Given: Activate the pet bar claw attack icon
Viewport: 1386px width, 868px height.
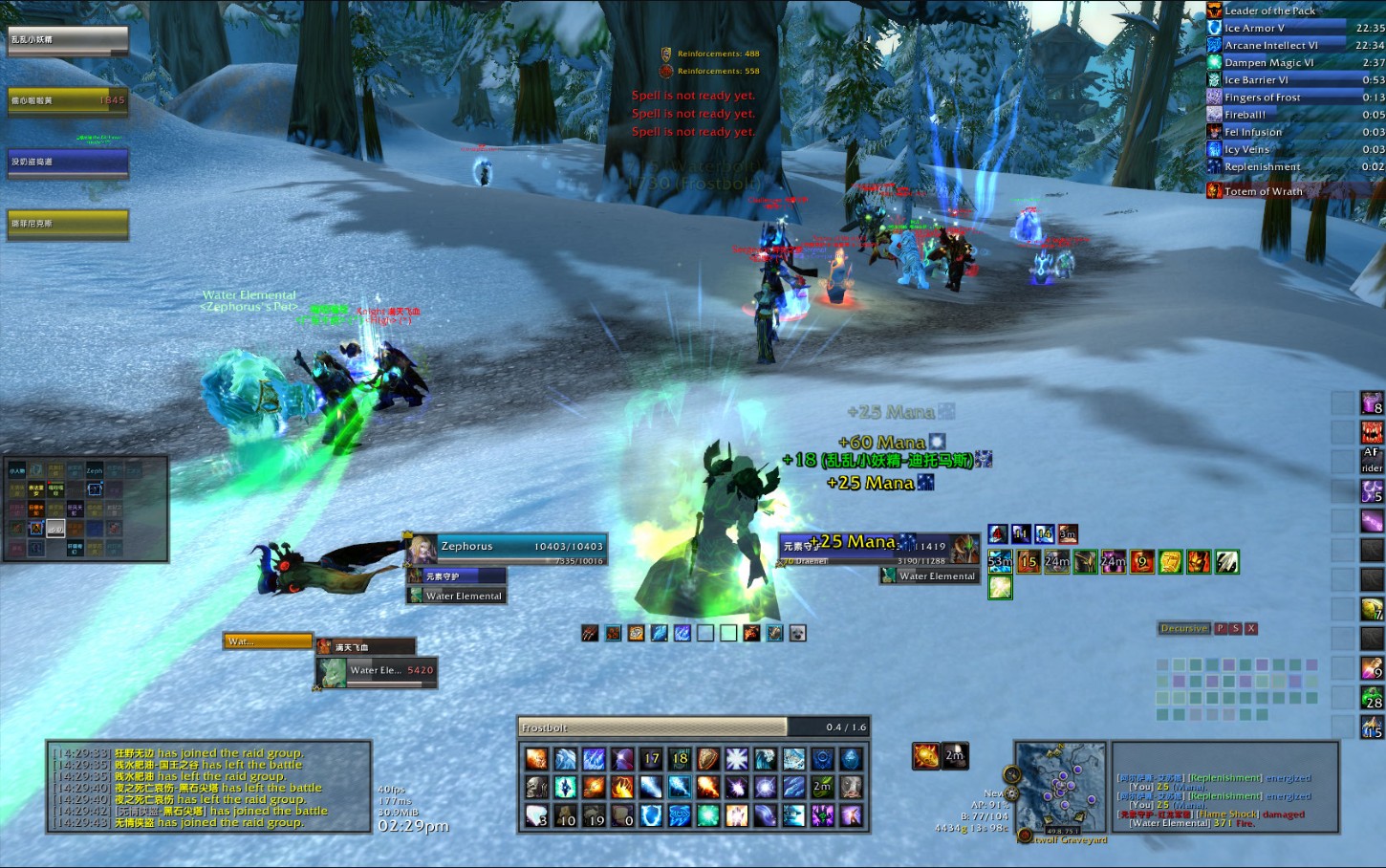Looking at the screenshot, I should (x=591, y=633).
